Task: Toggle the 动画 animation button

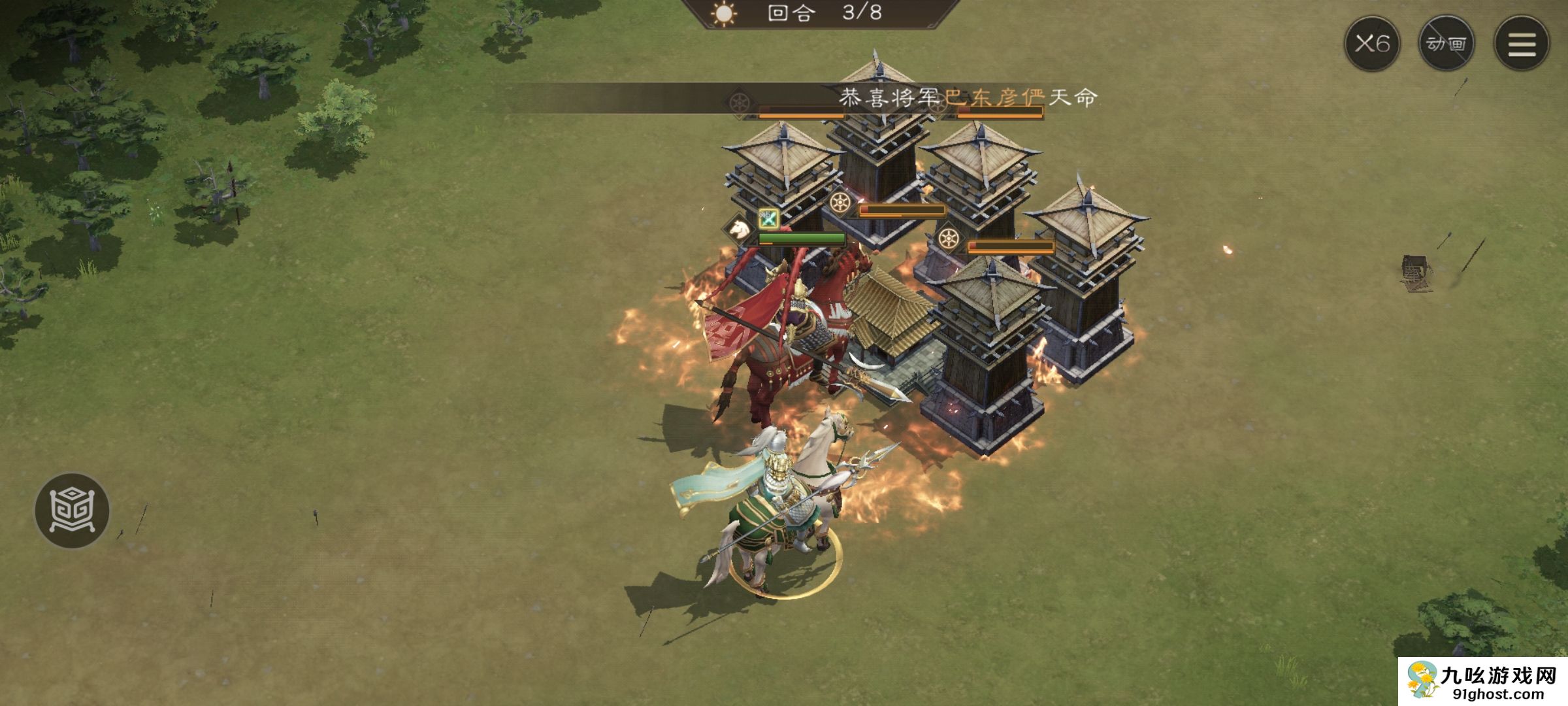Action: coord(1446,44)
